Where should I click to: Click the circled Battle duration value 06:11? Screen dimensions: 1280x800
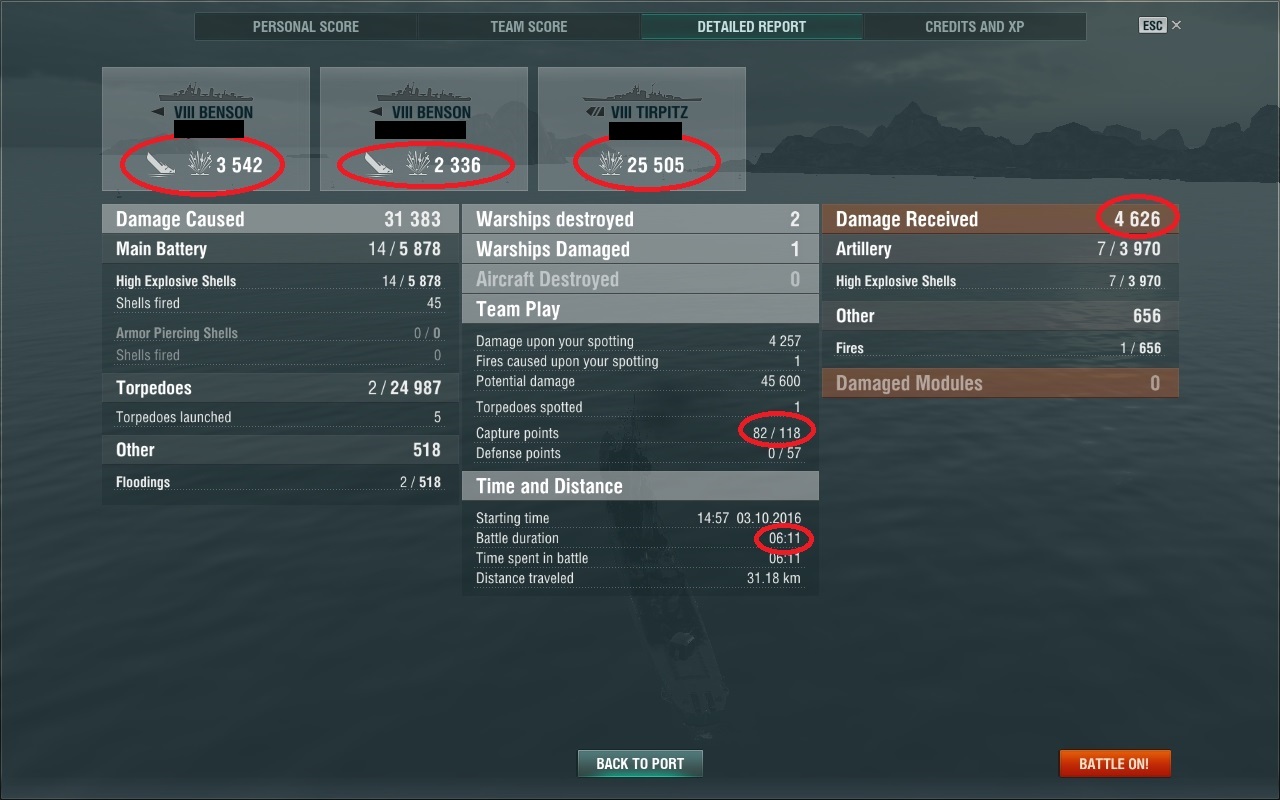pyautogui.click(x=784, y=538)
